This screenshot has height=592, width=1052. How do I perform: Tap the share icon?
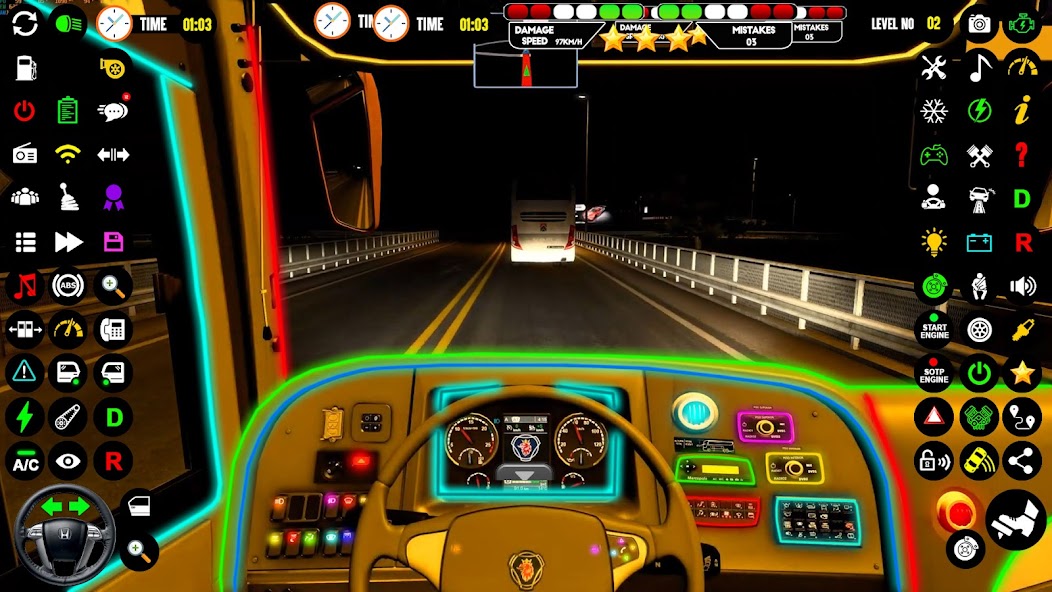coord(1022,461)
